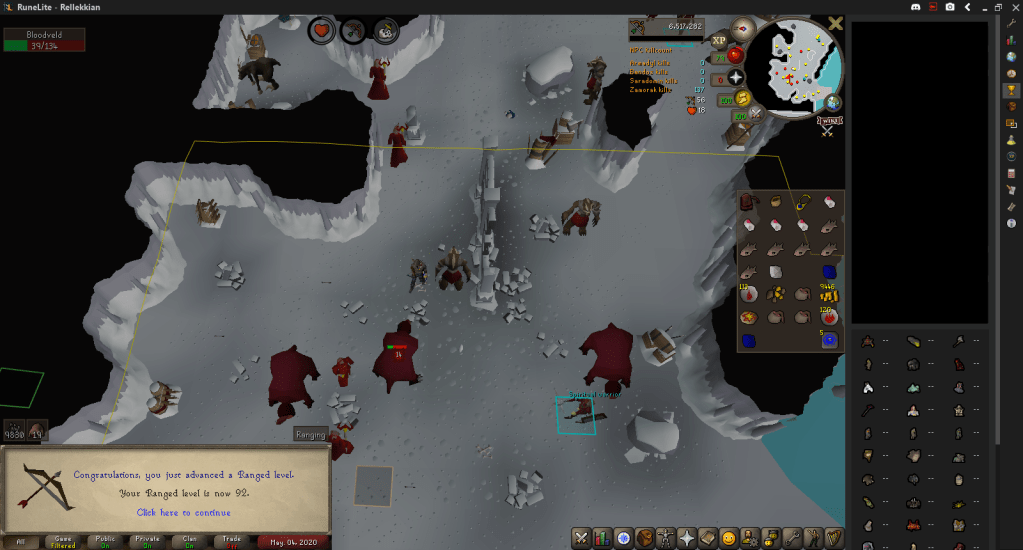Select the Game chat filter tab
Screen dimensions: 1023x550
point(64,541)
